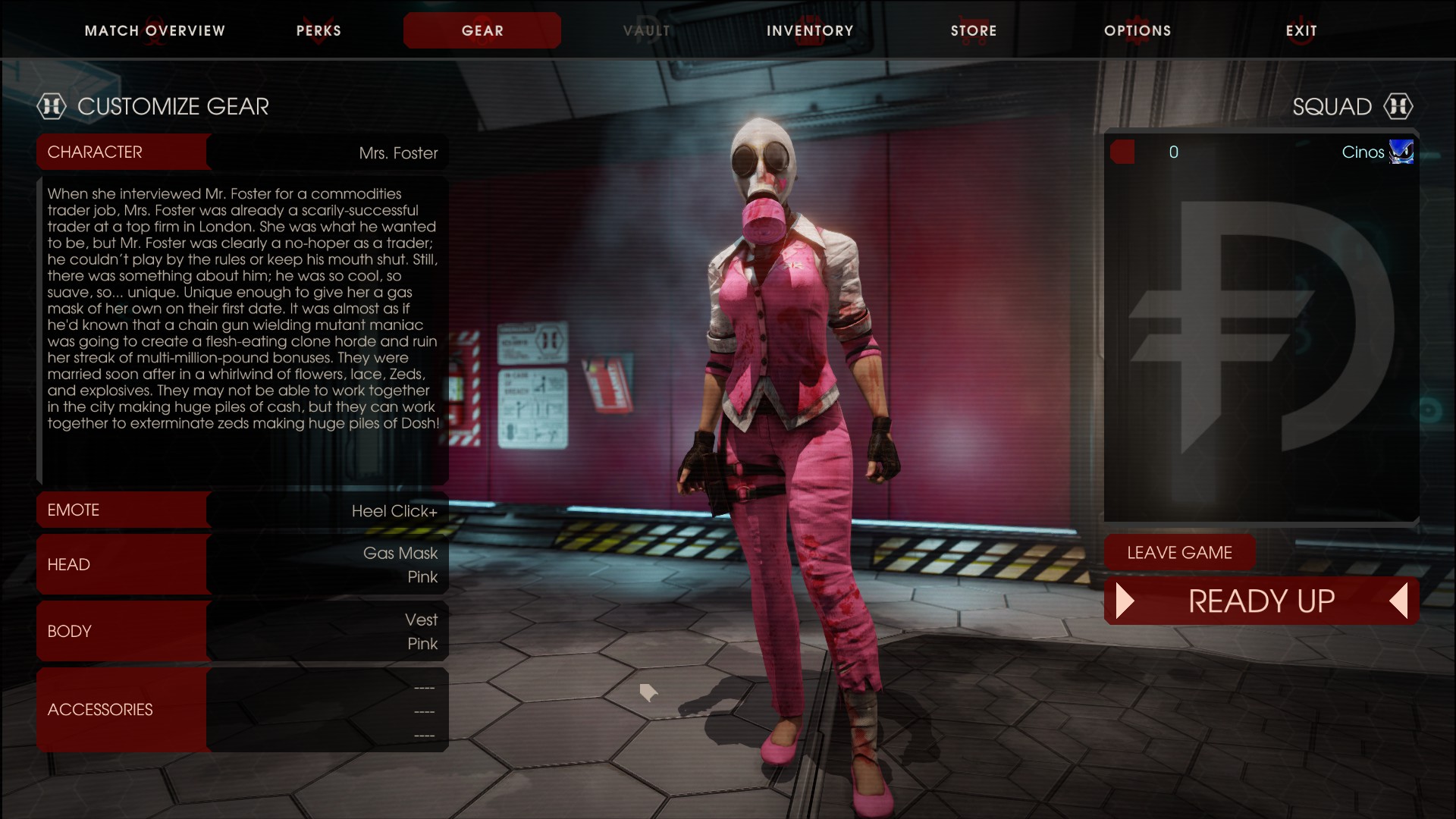Open the Emote selector showing Heel Click+
Viewport: 1456px width, 819px height.
[243, 510]
